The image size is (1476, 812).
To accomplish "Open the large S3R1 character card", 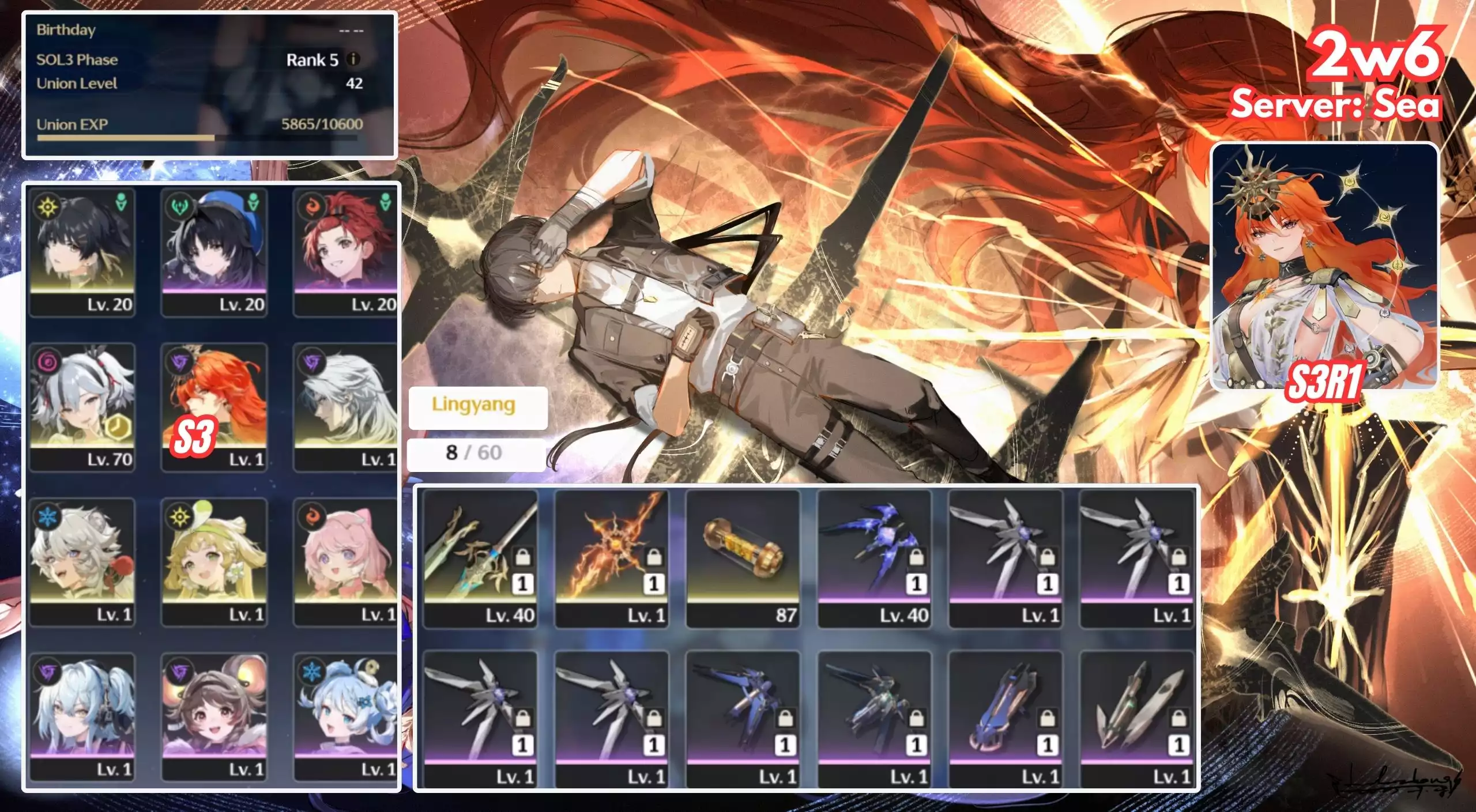I will coord(1324,266).
